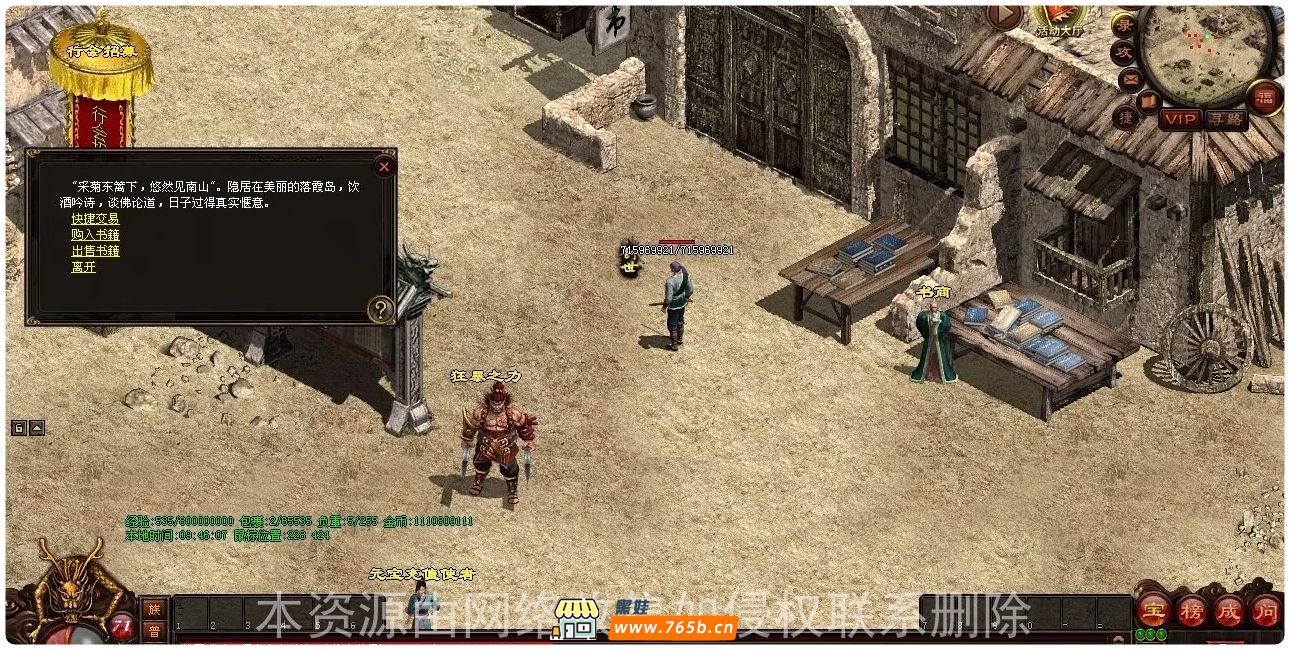The image size is (1290, 650).
Task: Toggle the 攻 attack mode button
Action: coord(1124,52)
